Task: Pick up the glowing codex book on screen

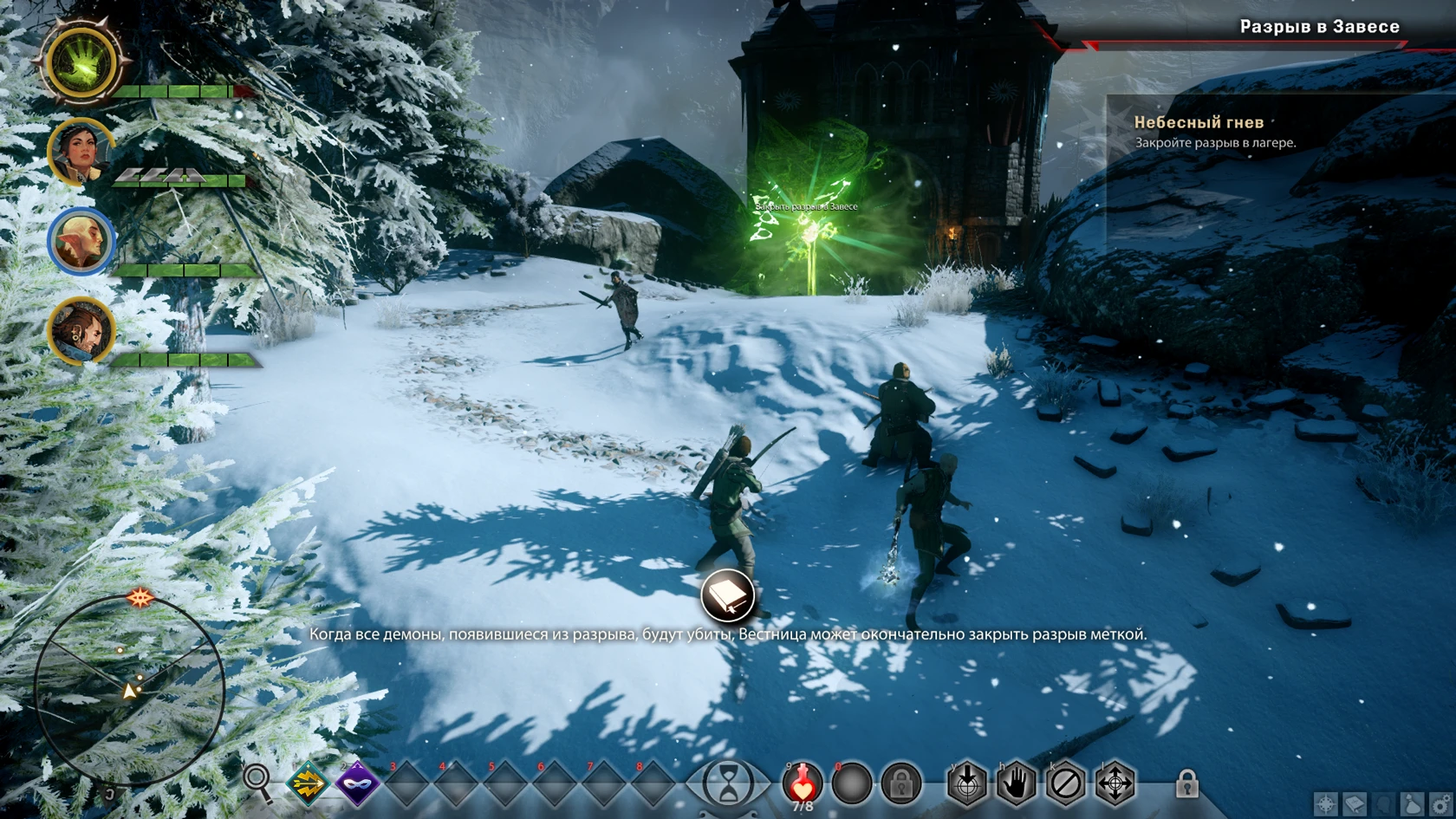Action: coord(728,595)
